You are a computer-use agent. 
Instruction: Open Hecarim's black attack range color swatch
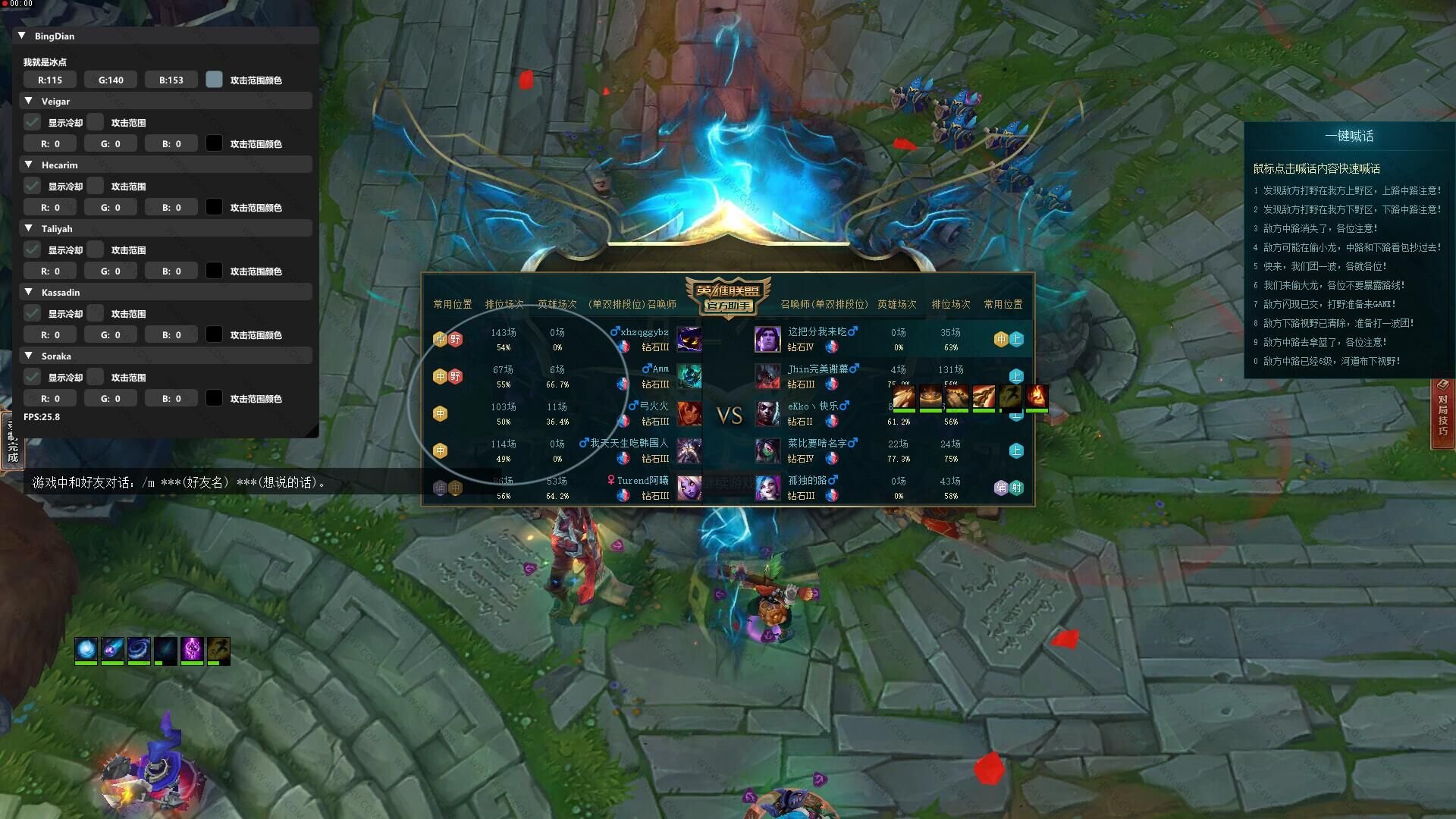coord(215,207)
